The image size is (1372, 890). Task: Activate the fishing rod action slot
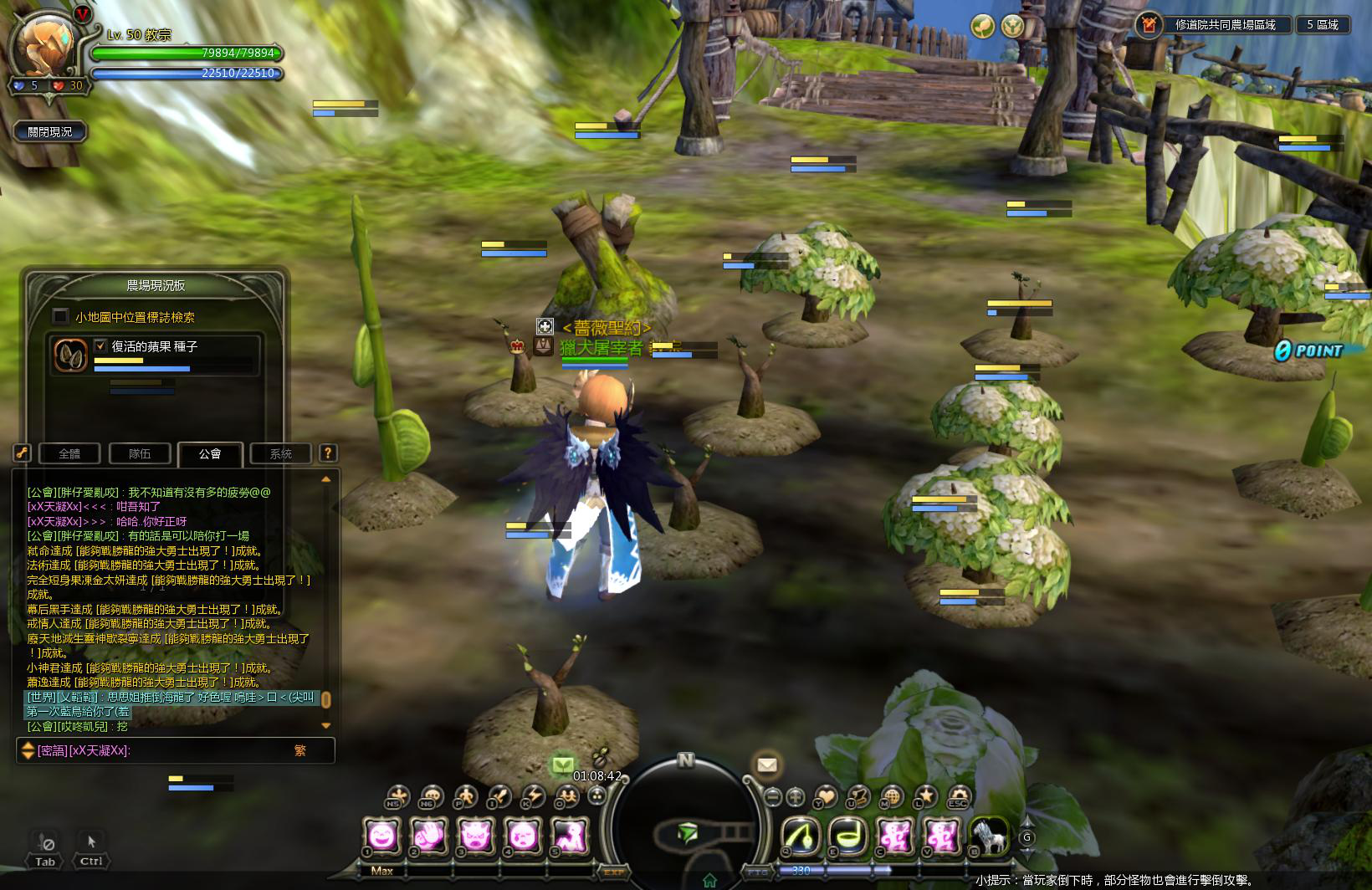click(801, 835)
